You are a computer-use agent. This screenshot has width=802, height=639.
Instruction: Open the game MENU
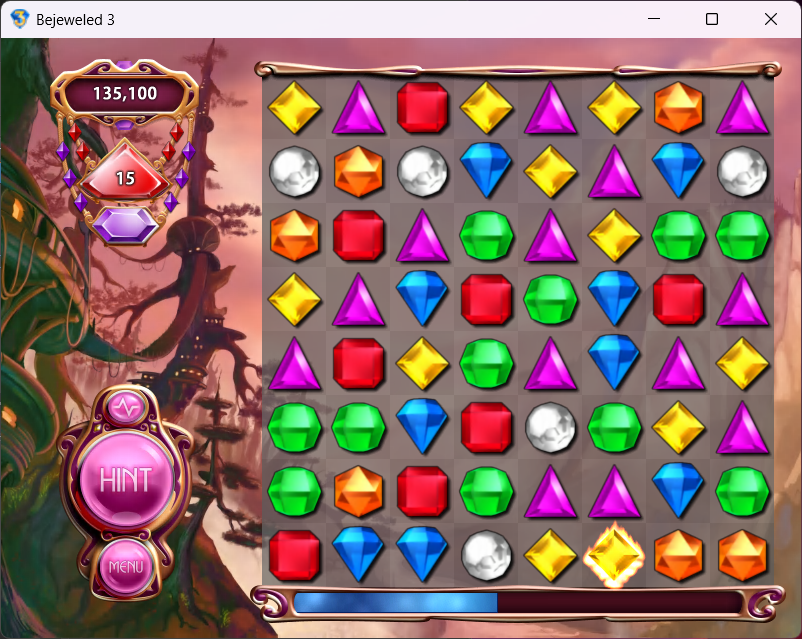pyautogui.click(x=126, y=567)
